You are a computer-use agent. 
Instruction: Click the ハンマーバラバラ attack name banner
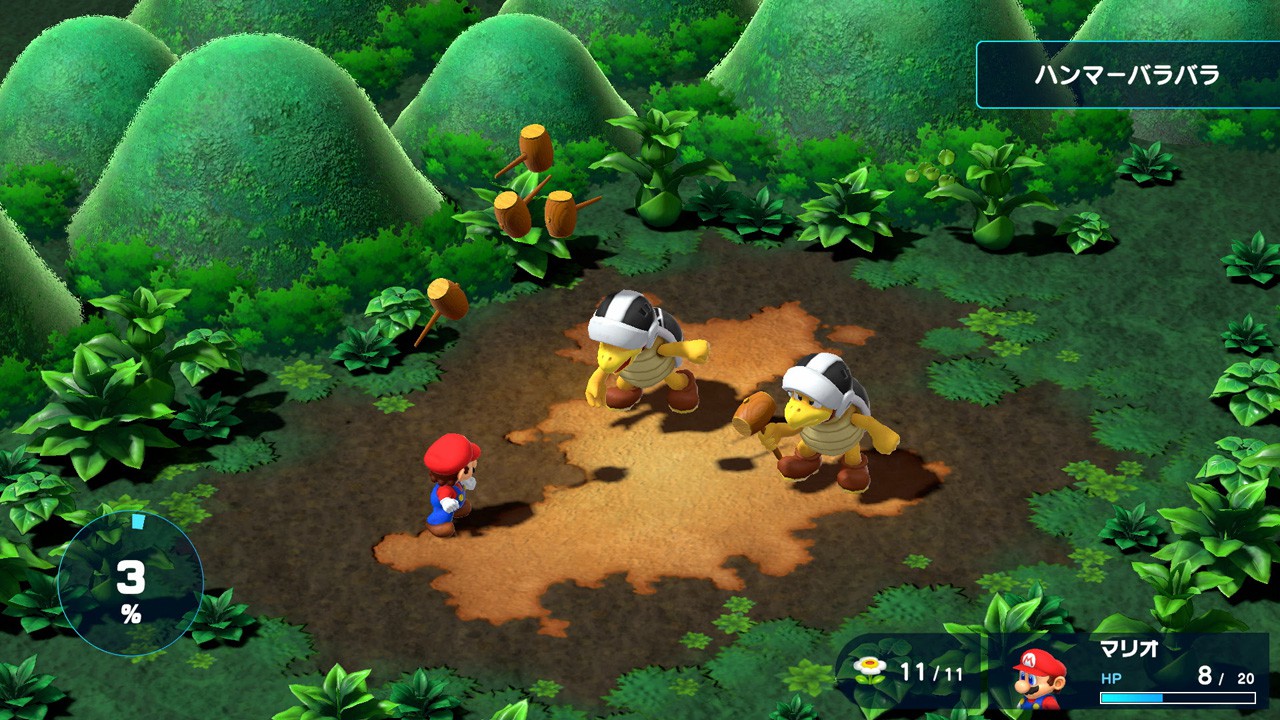tap(1127, 75)
